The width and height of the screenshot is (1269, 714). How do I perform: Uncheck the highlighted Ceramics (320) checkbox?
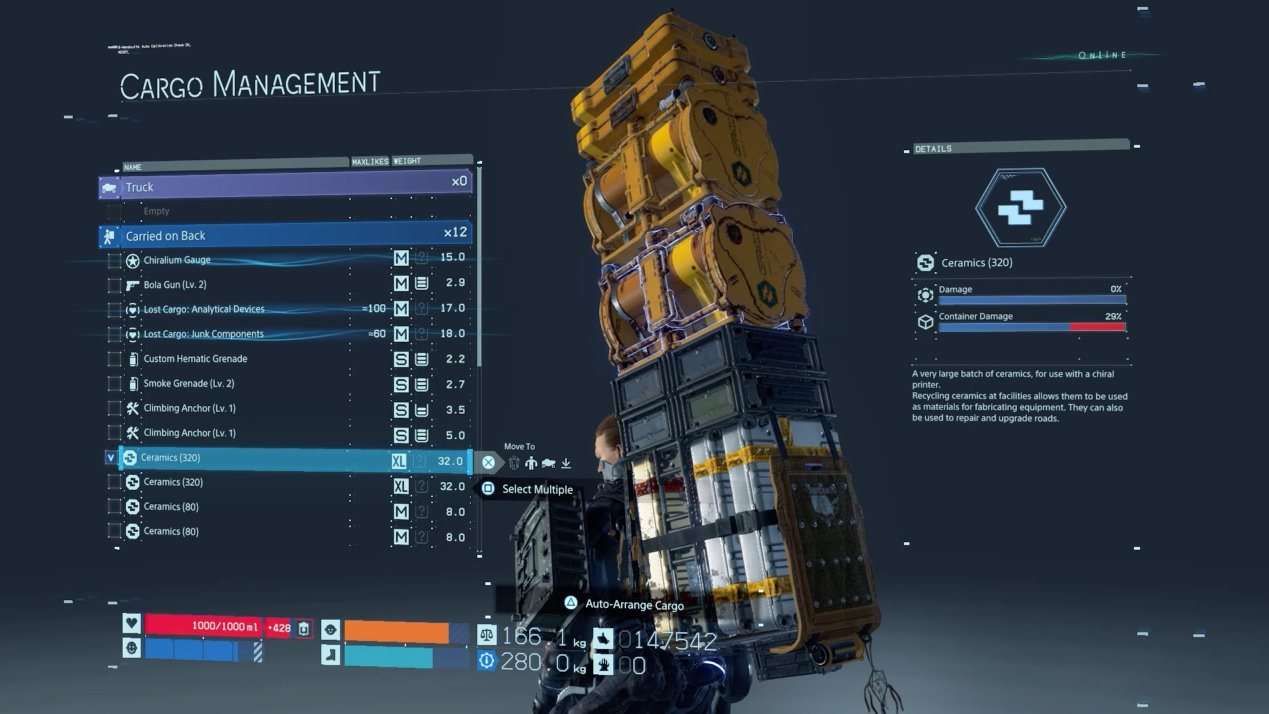pyautogui.click(x=111, y=458)
